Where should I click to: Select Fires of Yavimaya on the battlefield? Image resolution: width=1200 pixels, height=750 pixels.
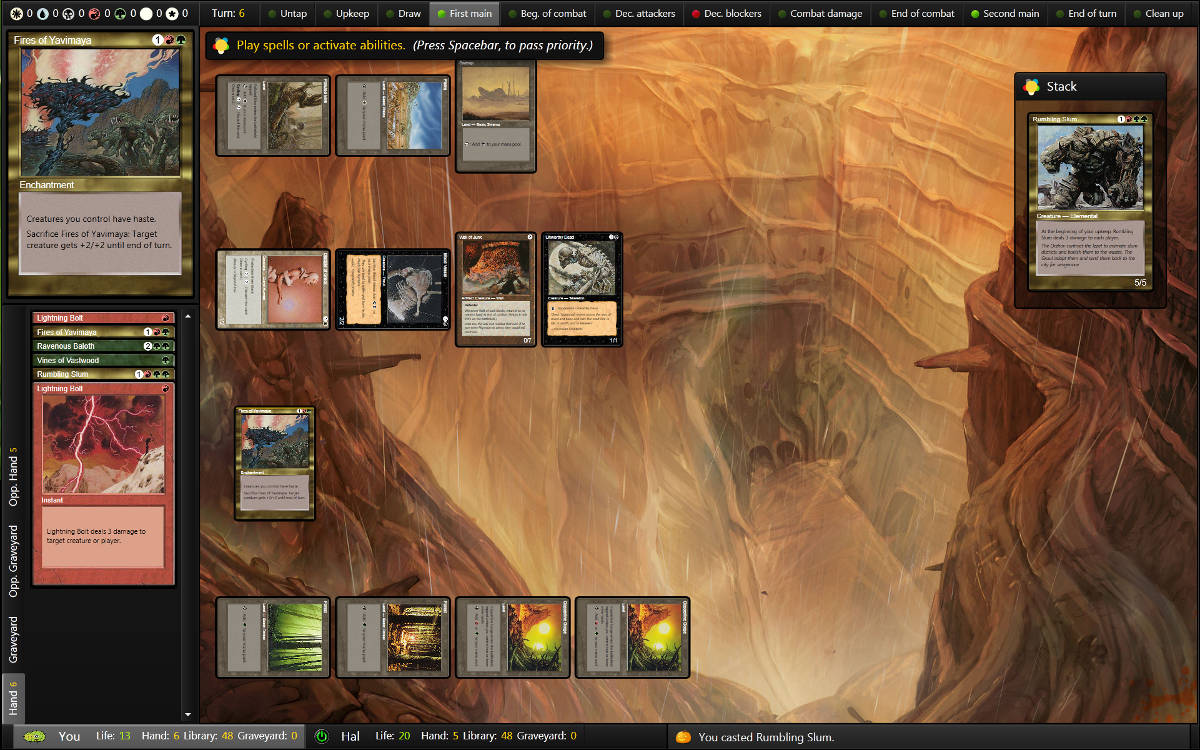(275, 463)
